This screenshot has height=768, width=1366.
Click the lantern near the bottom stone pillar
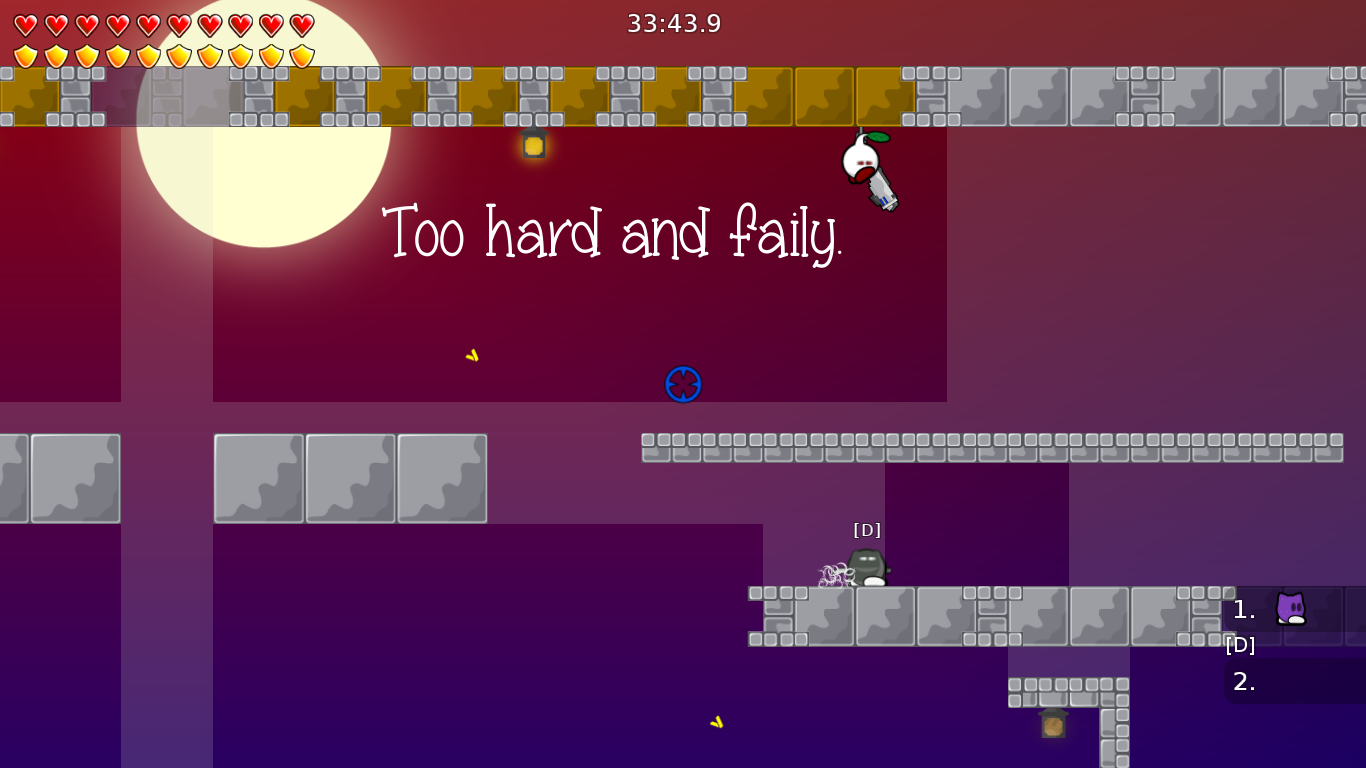[x=1054, y=724]
